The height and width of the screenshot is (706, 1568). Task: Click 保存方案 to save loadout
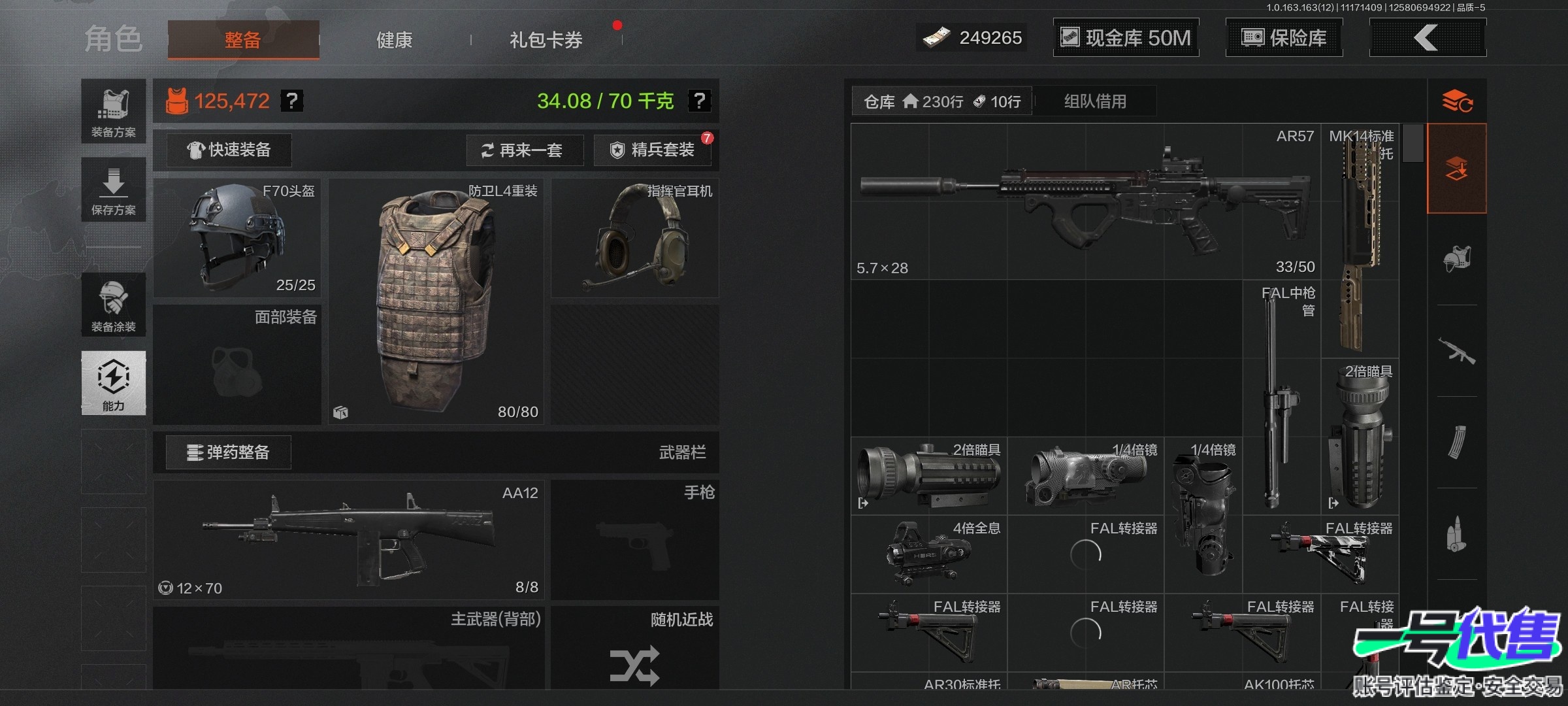[114, 190]
